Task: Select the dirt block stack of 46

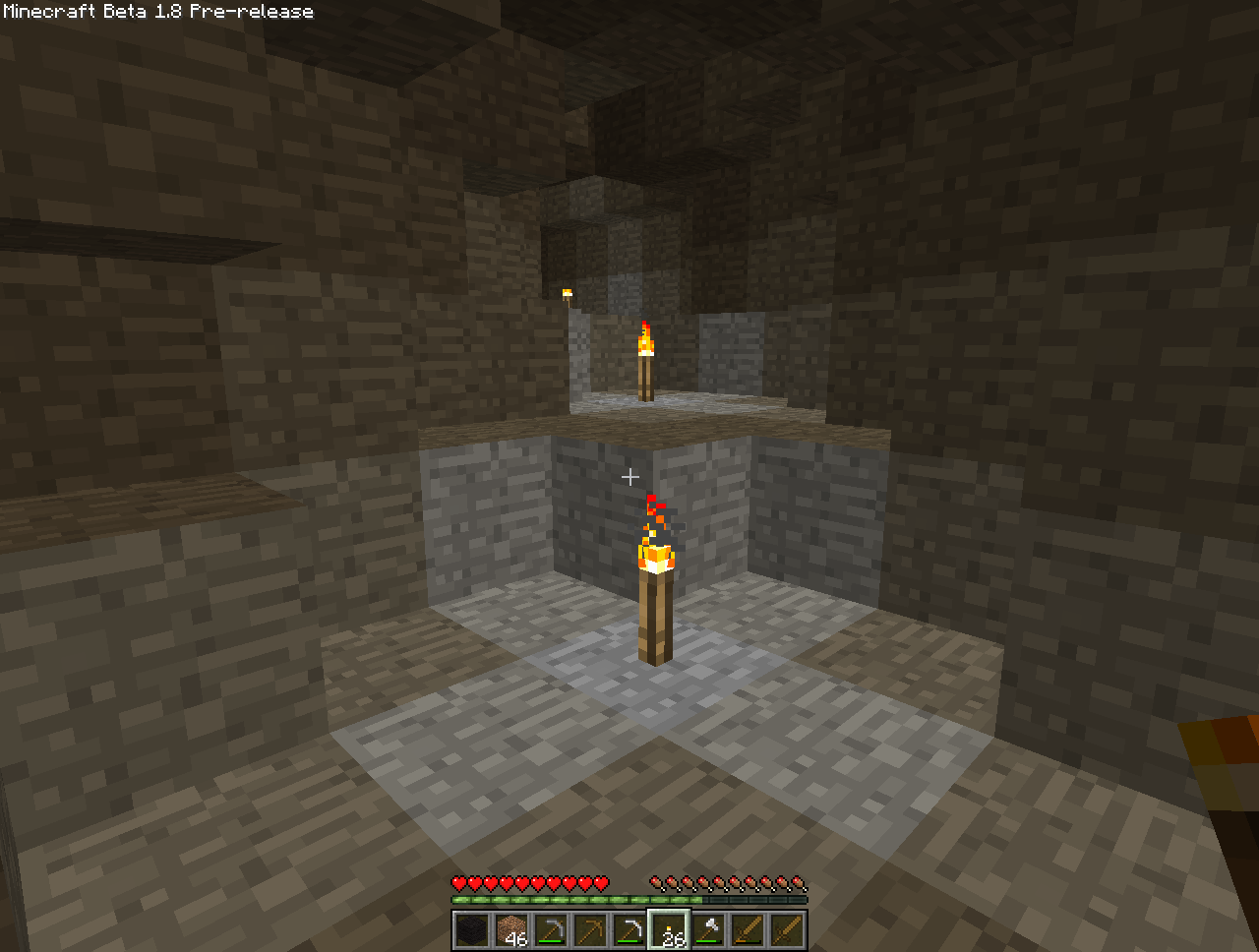Action: point(511,930)
